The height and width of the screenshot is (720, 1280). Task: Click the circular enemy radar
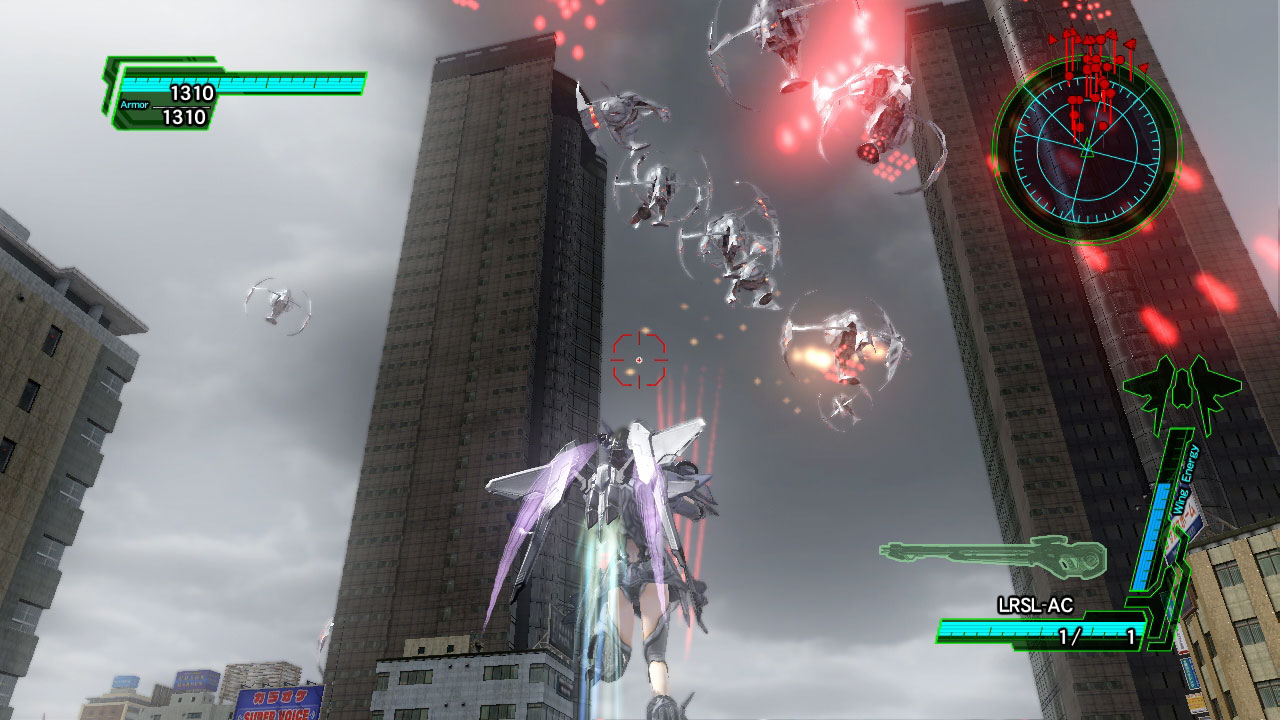(x=1086, y=150)
